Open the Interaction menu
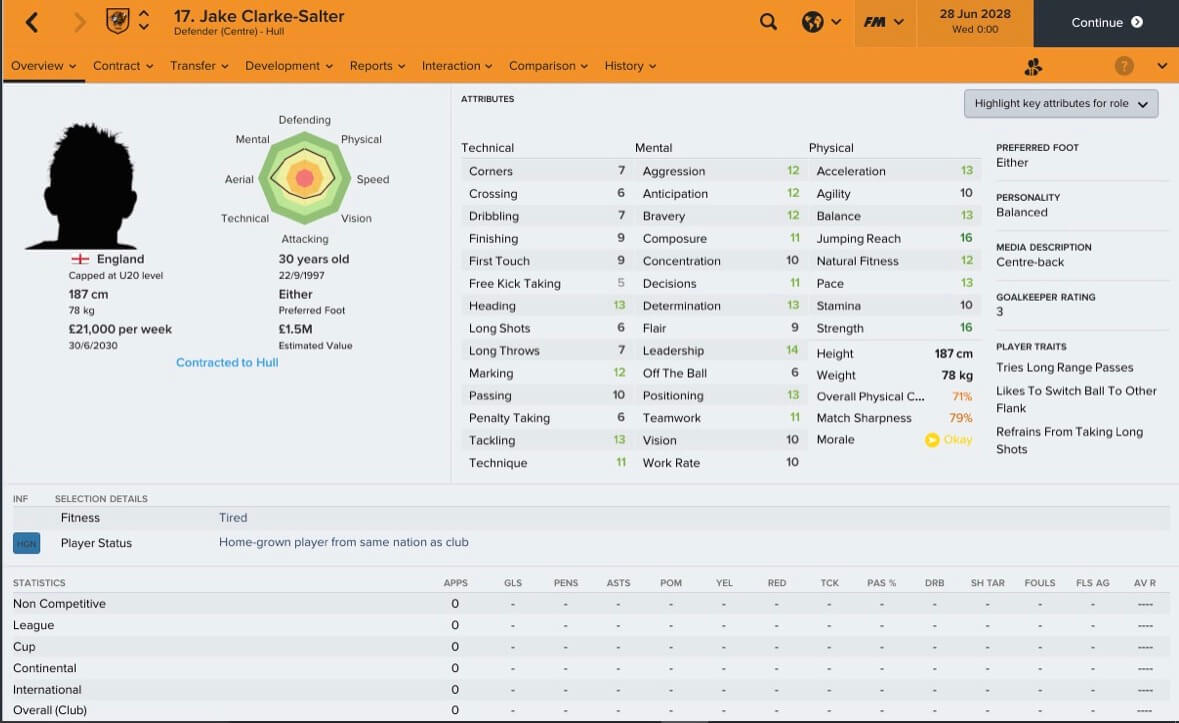 tap(457, 66)
